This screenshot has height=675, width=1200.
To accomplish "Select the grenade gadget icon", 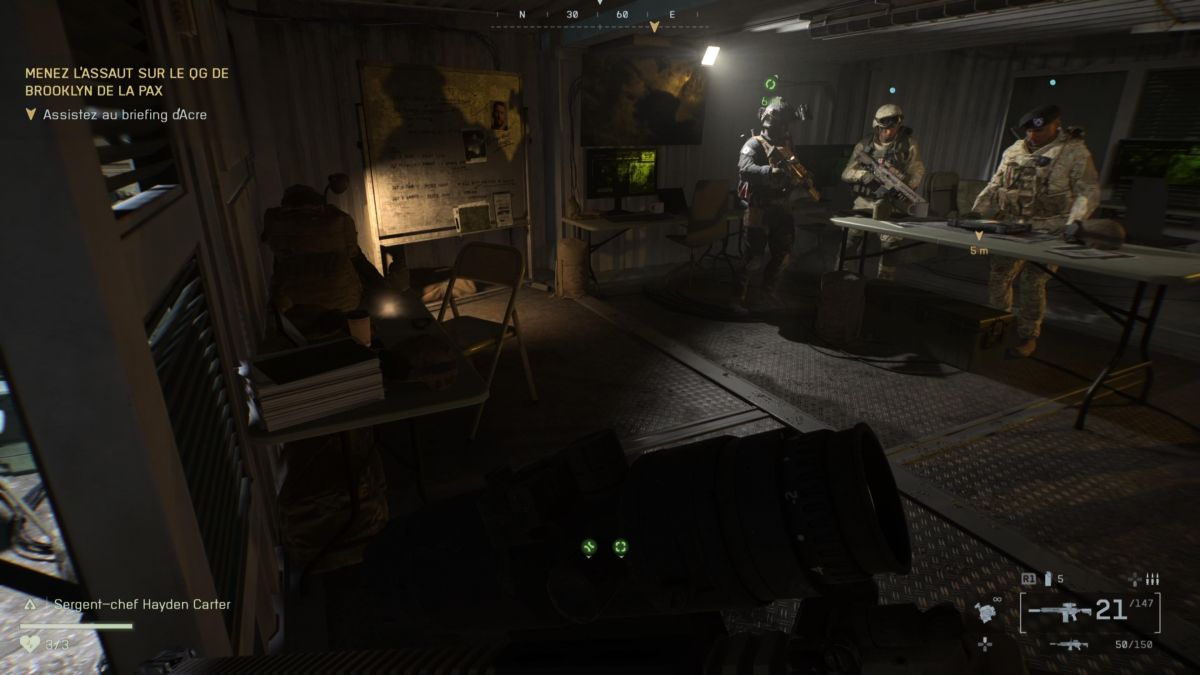I will 988,612.
